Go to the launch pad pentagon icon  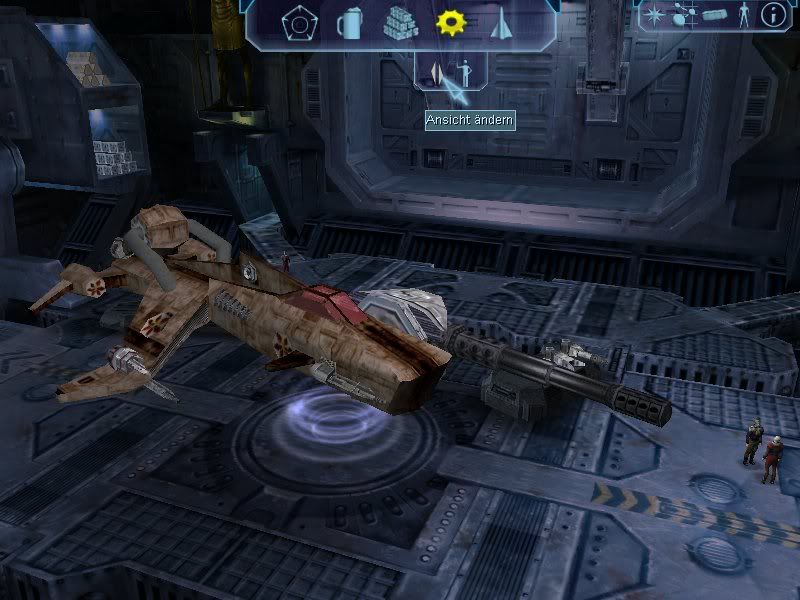coord(298,21)
